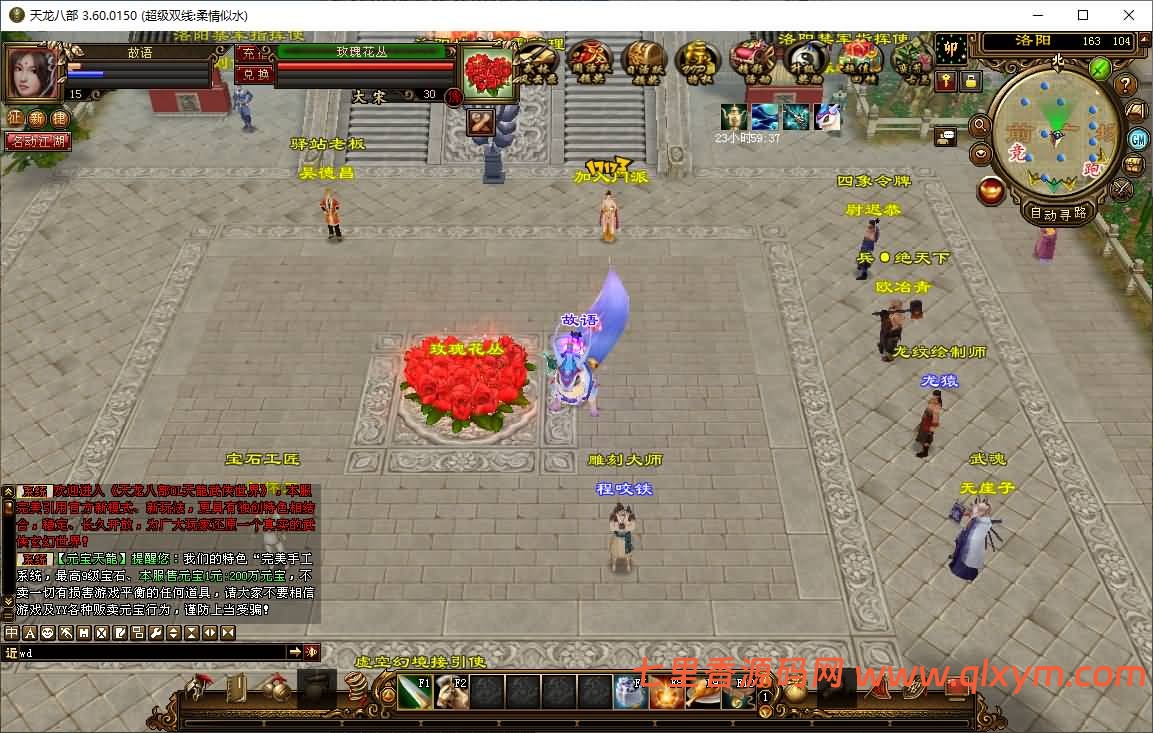Activate the F1 green blade skill

[x=415, y=692]
